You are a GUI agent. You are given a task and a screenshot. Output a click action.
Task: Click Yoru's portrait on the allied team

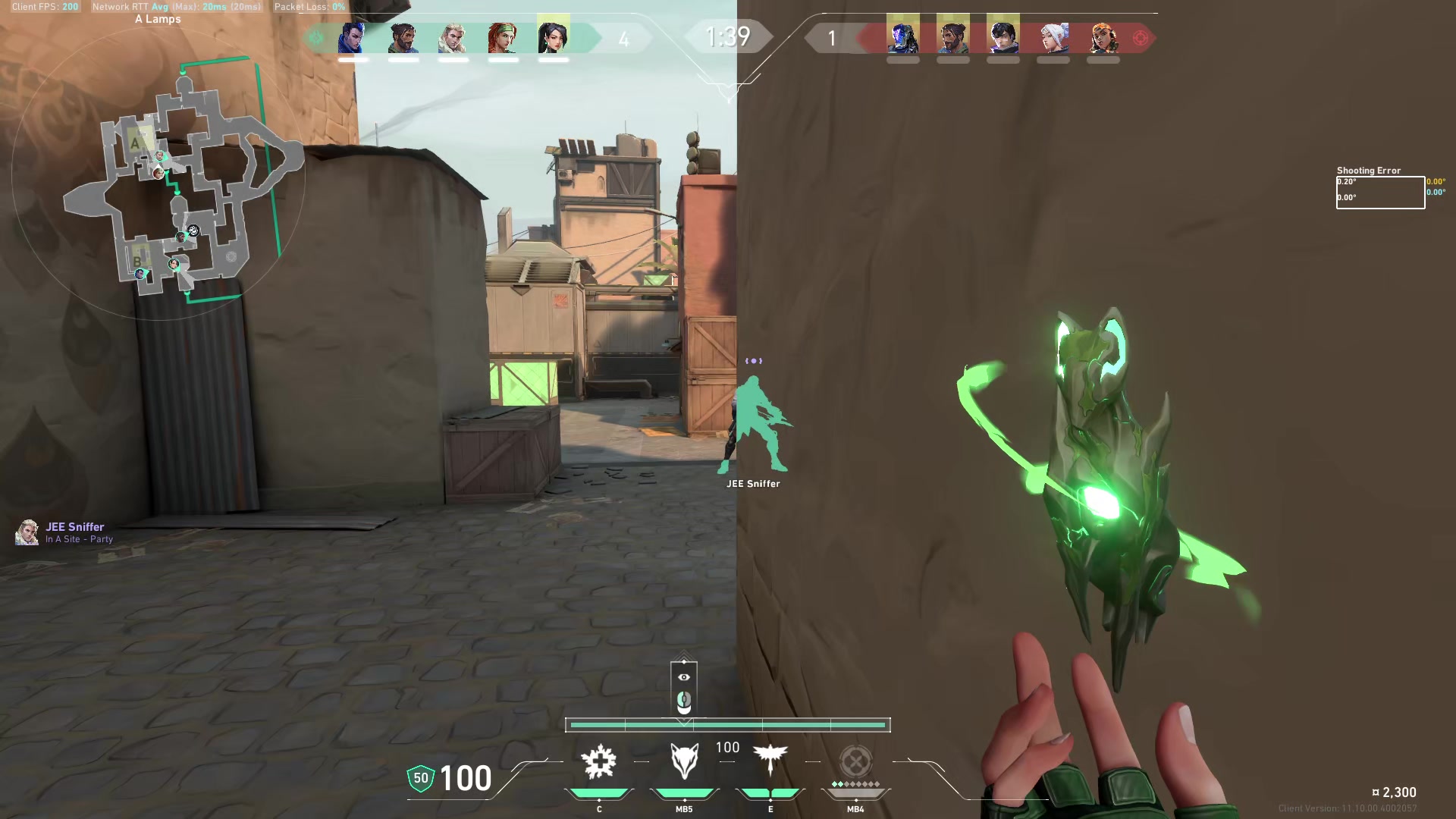point(353,37)
